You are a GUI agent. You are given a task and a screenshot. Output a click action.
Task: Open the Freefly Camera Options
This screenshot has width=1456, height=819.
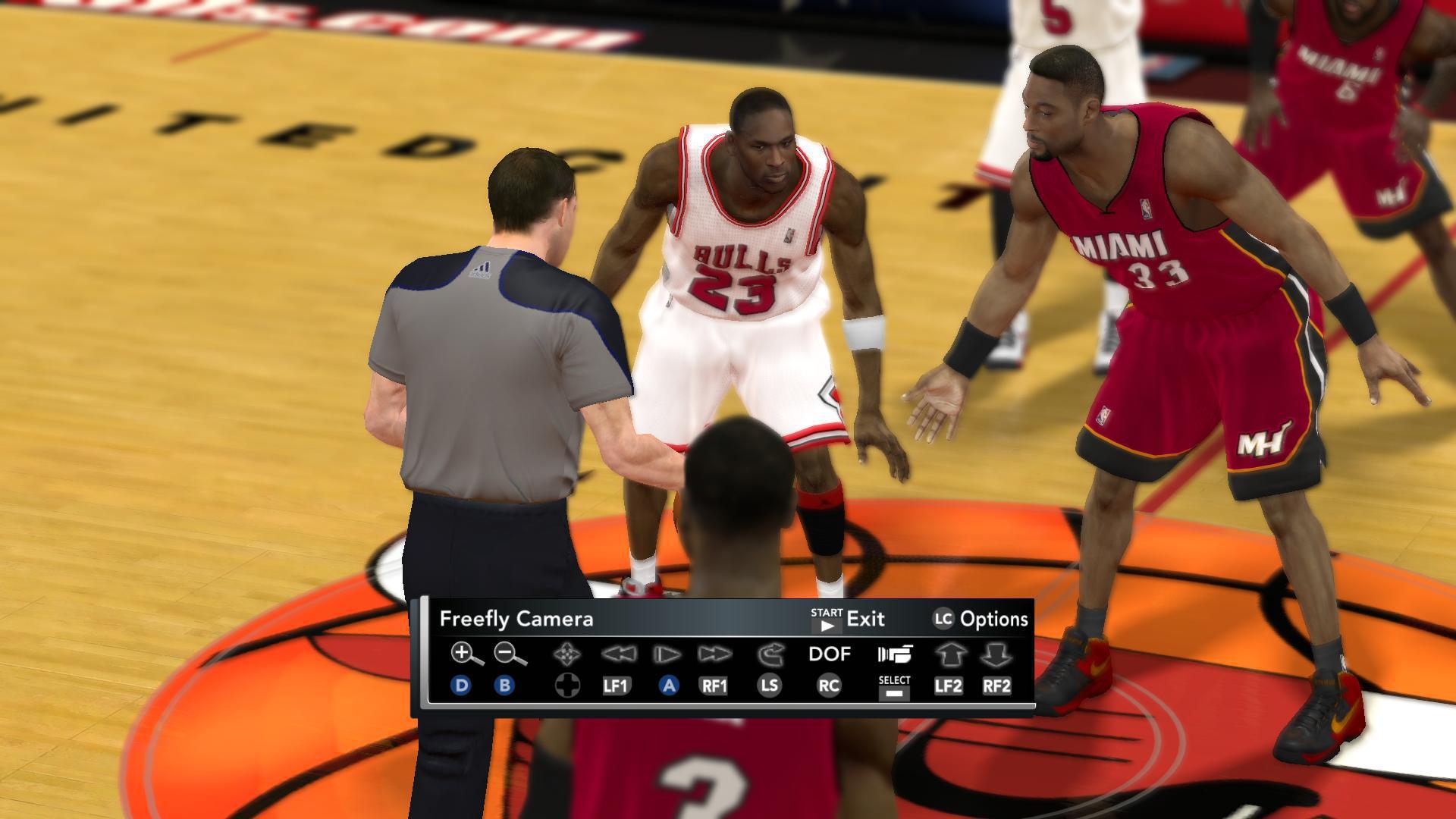[980, 620]
